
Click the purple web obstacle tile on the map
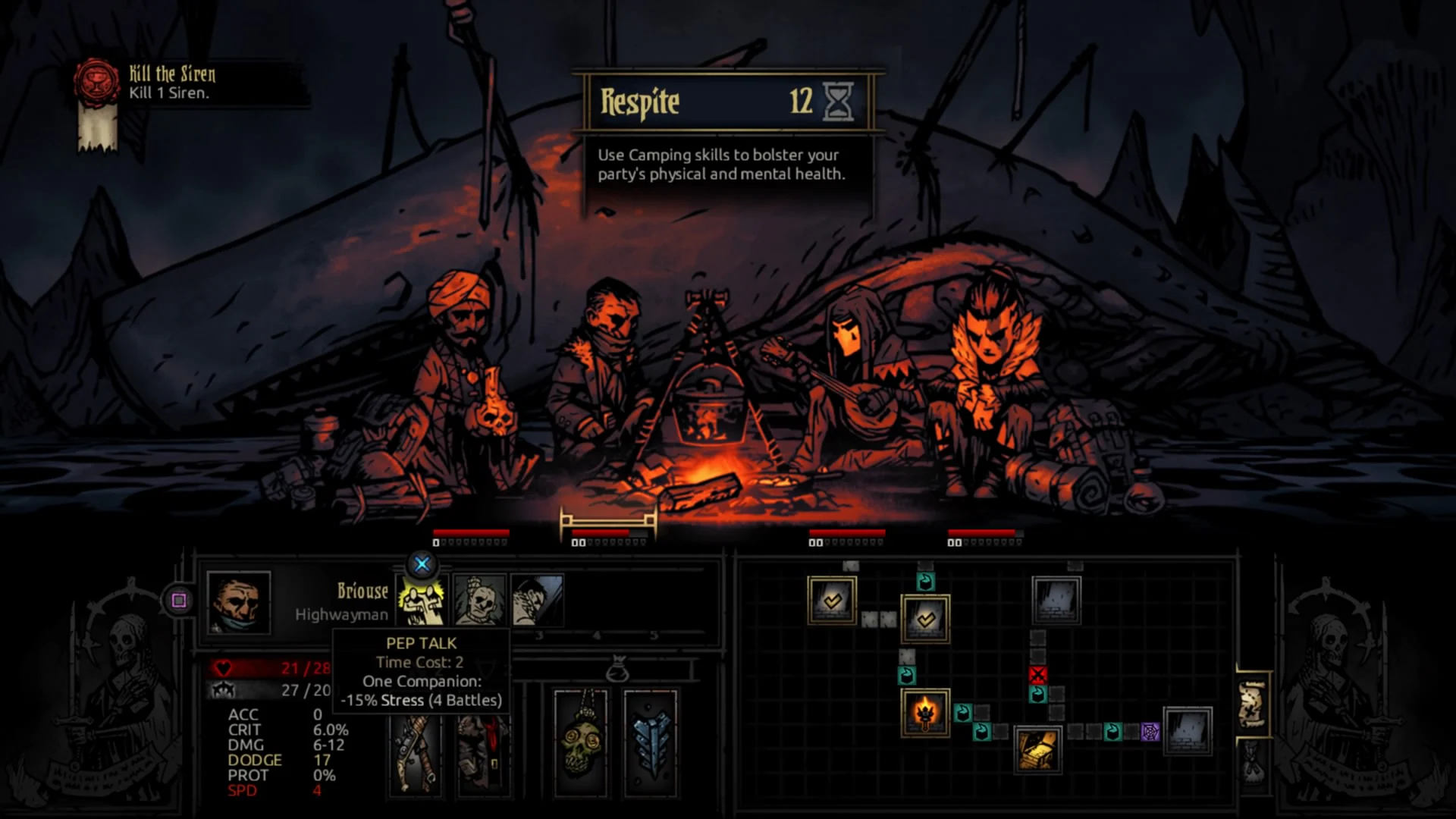1151,733
